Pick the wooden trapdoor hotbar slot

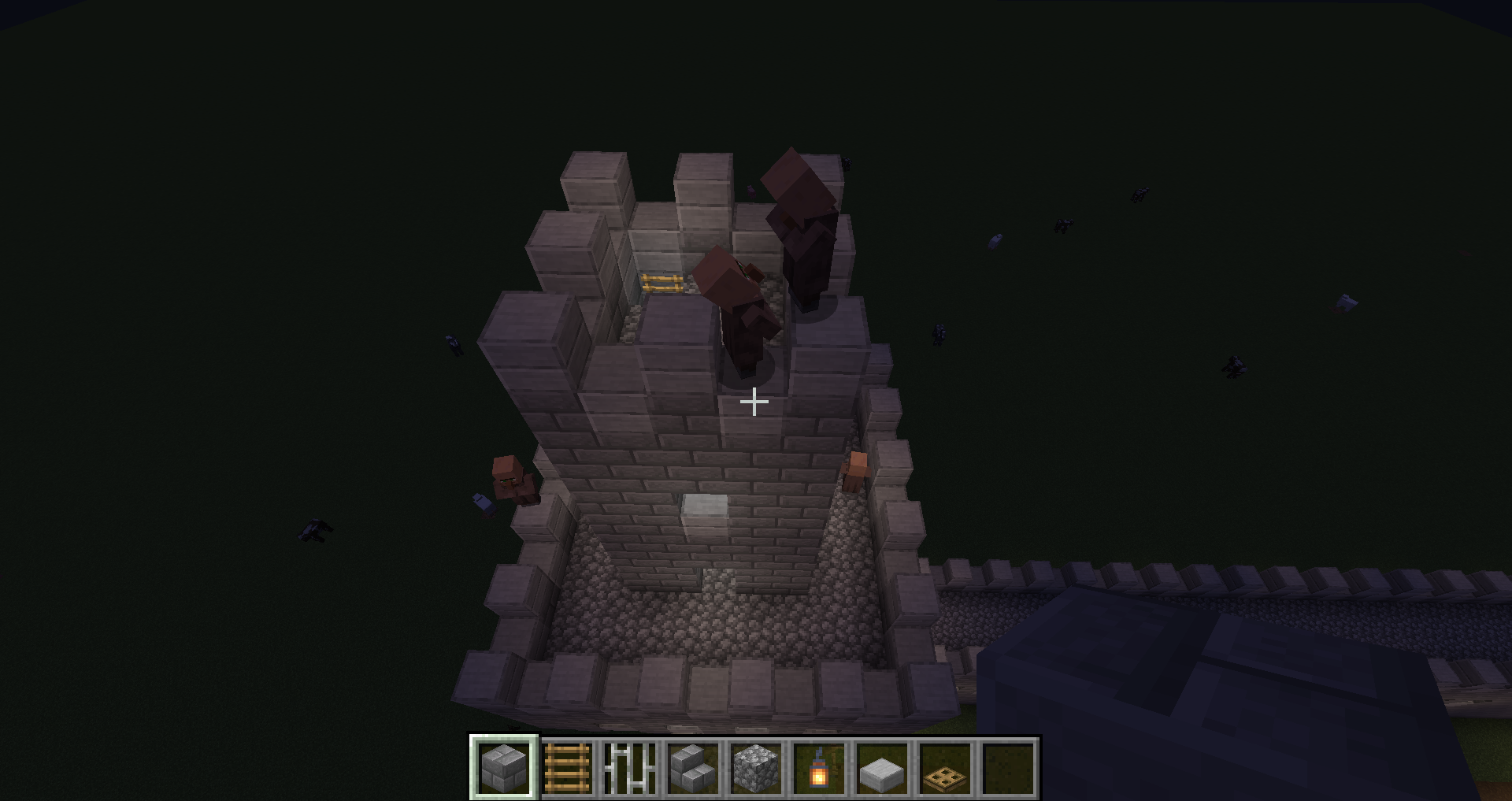pos(945,768)
